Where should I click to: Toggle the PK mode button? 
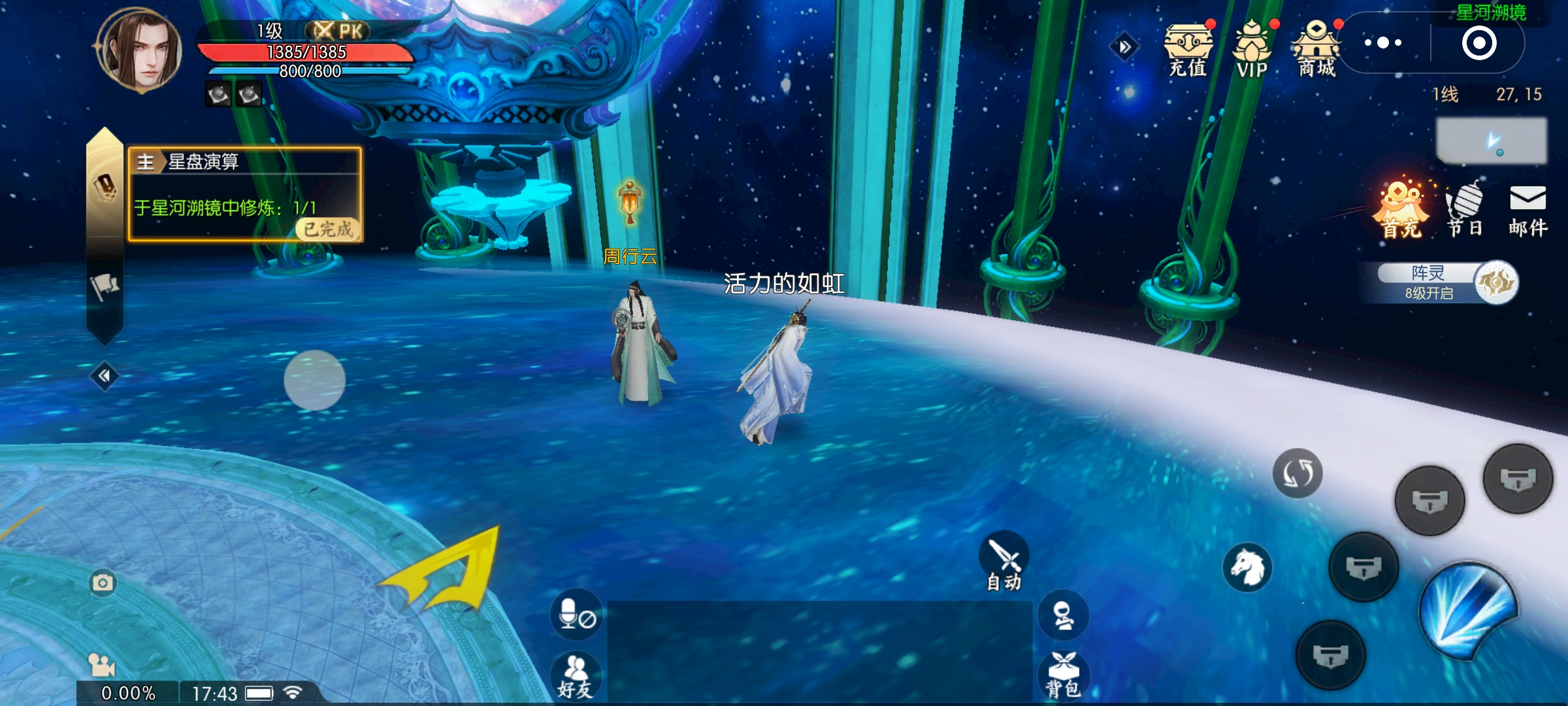click(x=337, y=31)
